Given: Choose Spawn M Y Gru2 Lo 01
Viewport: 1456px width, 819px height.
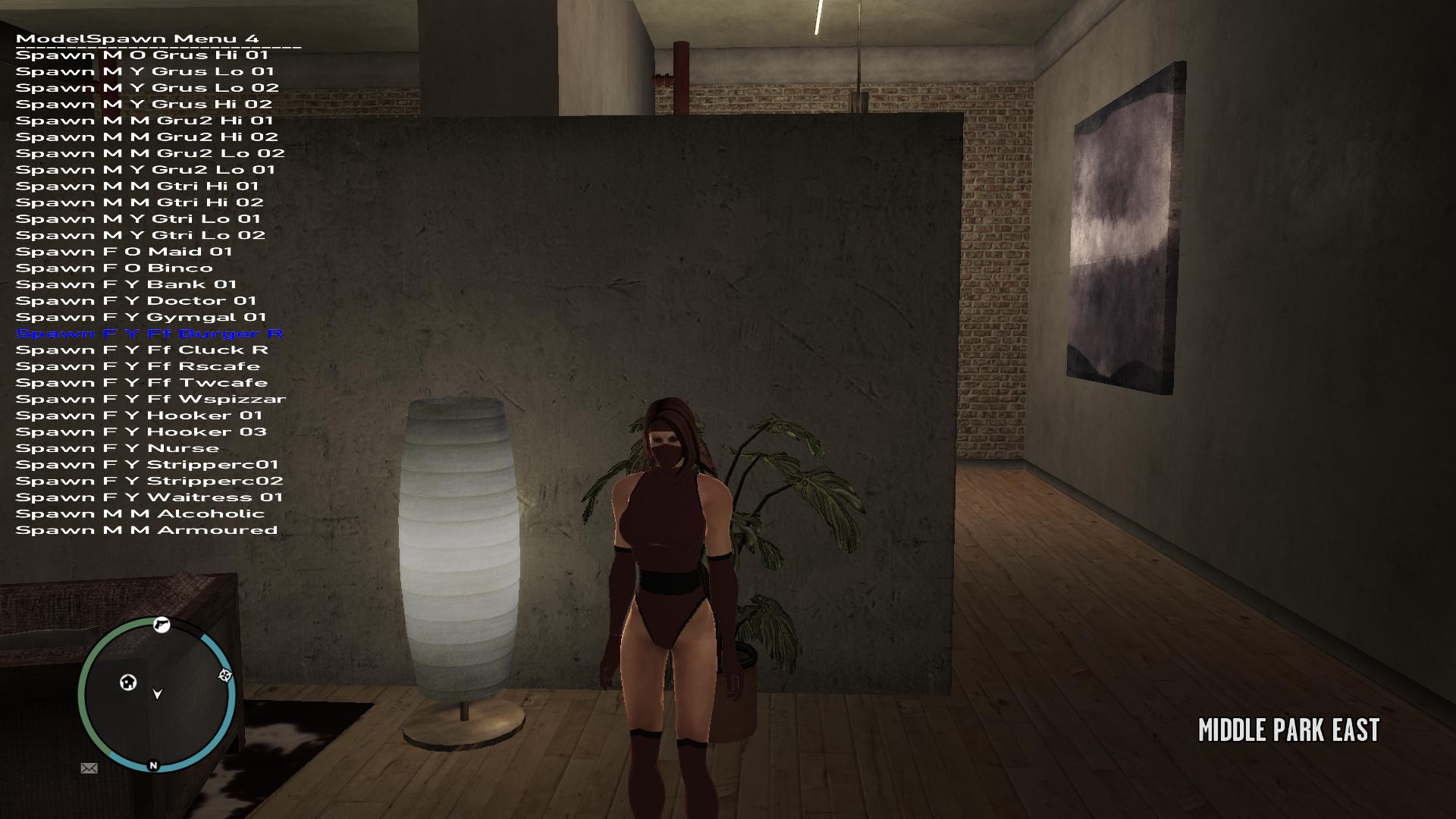Looking at the screenshot, I should (145, 170).
